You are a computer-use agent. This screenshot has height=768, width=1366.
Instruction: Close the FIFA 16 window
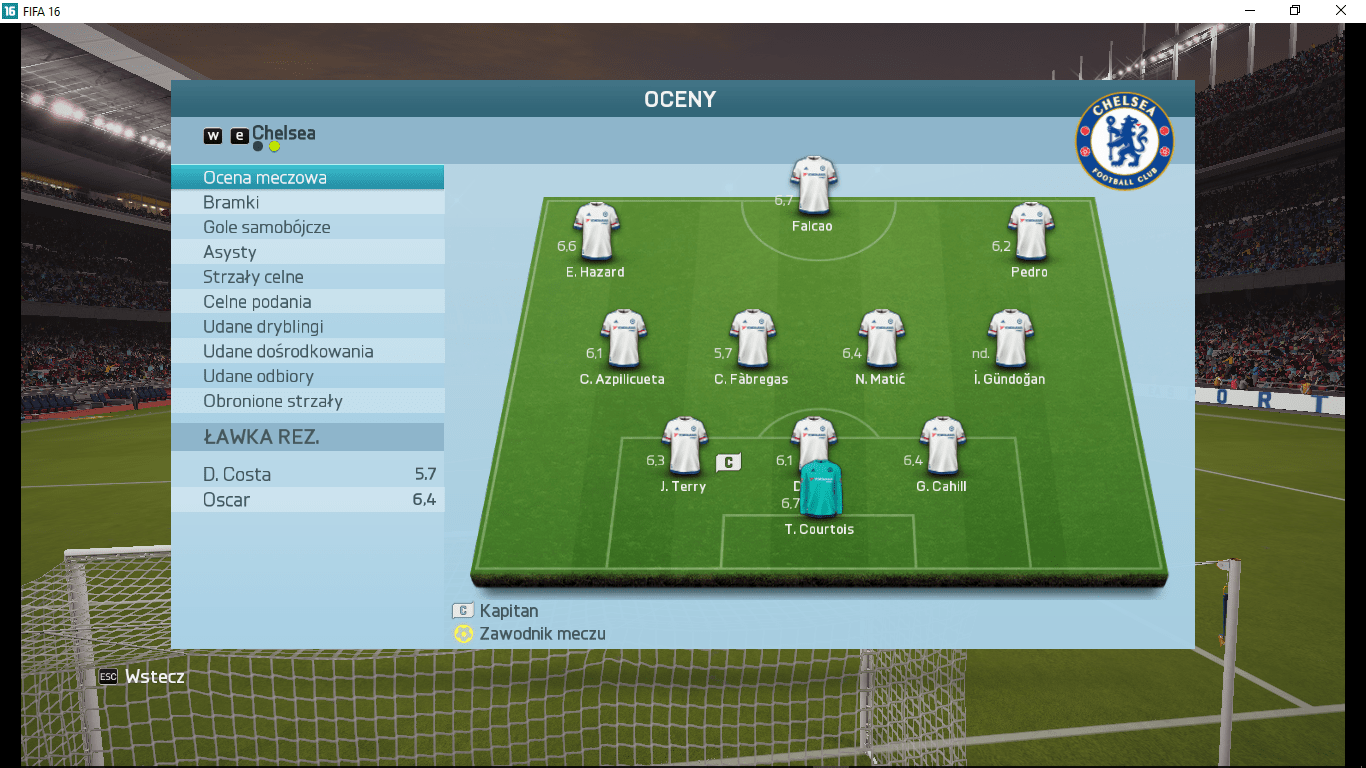point(1340,11)
